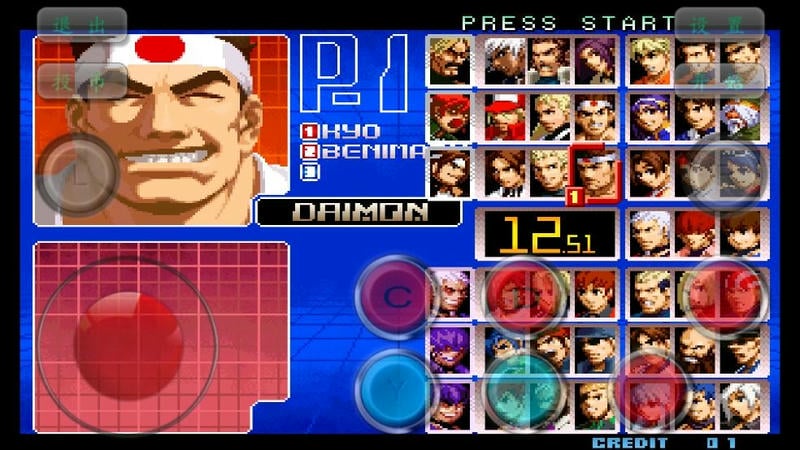
Task: Pick the white-haired K' portrait
Action: pos(505,62)
